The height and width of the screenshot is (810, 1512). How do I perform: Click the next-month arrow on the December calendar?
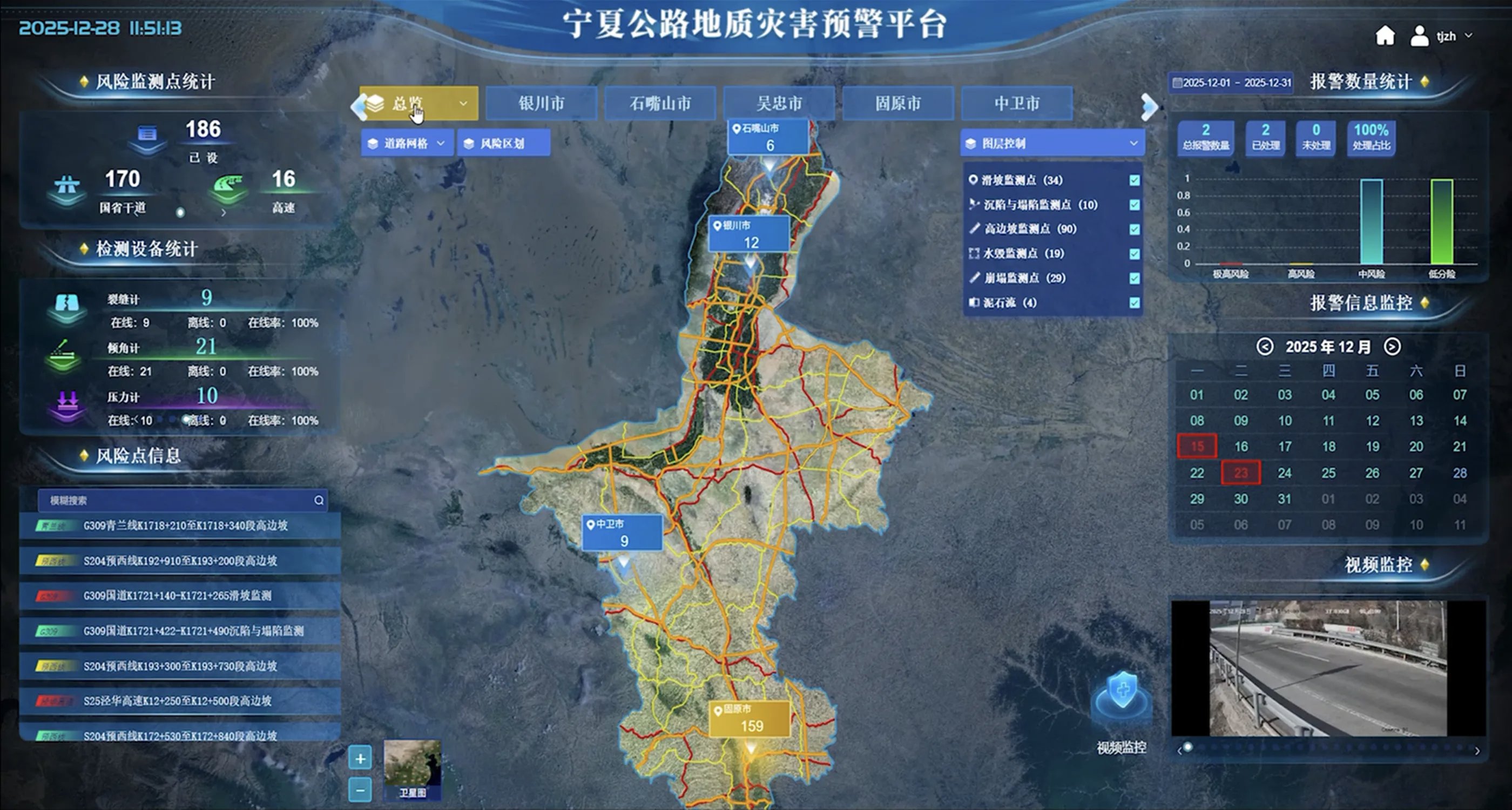coord(1390,347)
